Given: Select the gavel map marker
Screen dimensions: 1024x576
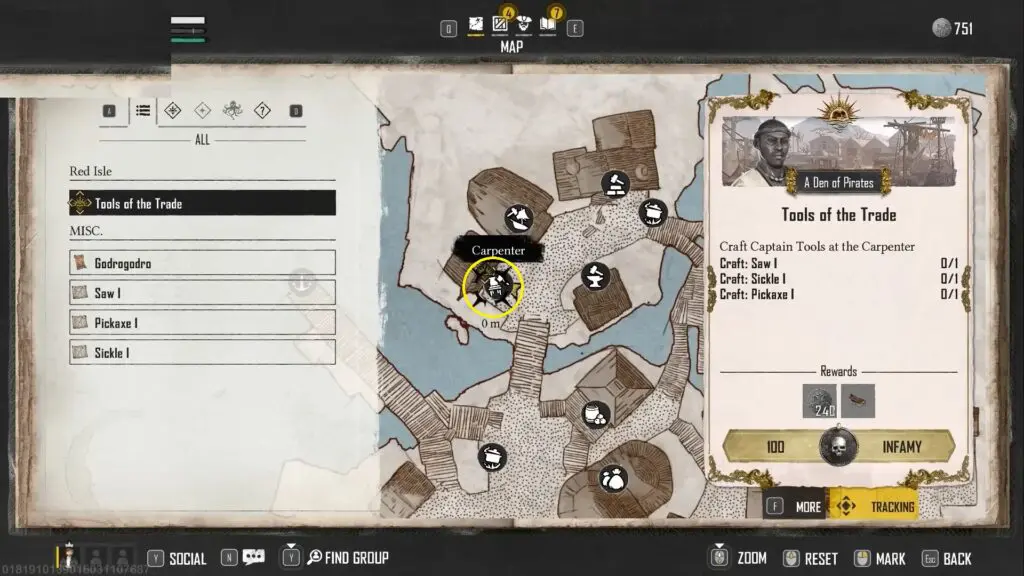Looking at the screenshot, I should pyautogui.click(x=613, y=183).
